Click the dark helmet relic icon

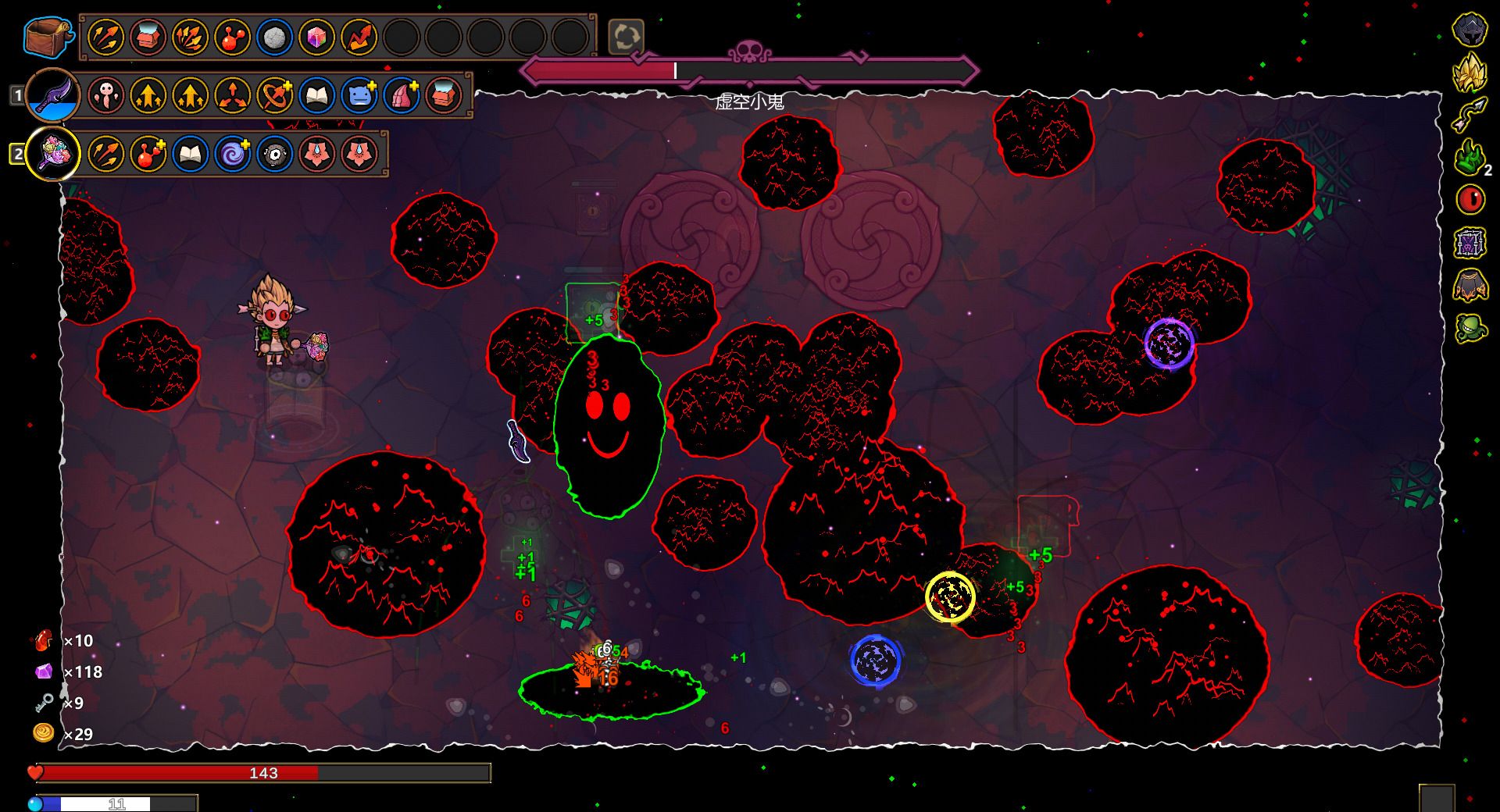pyautogui.click(x=1470, y=30)
